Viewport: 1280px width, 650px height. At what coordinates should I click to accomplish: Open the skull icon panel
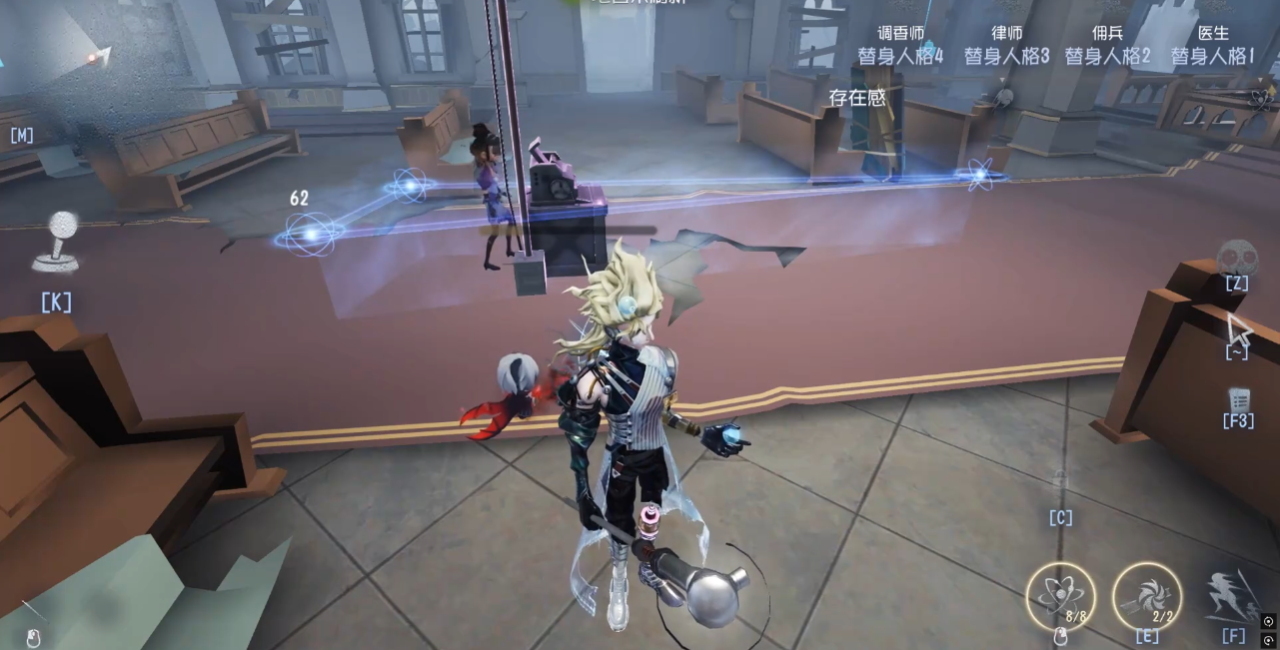tap(1237, 257)
